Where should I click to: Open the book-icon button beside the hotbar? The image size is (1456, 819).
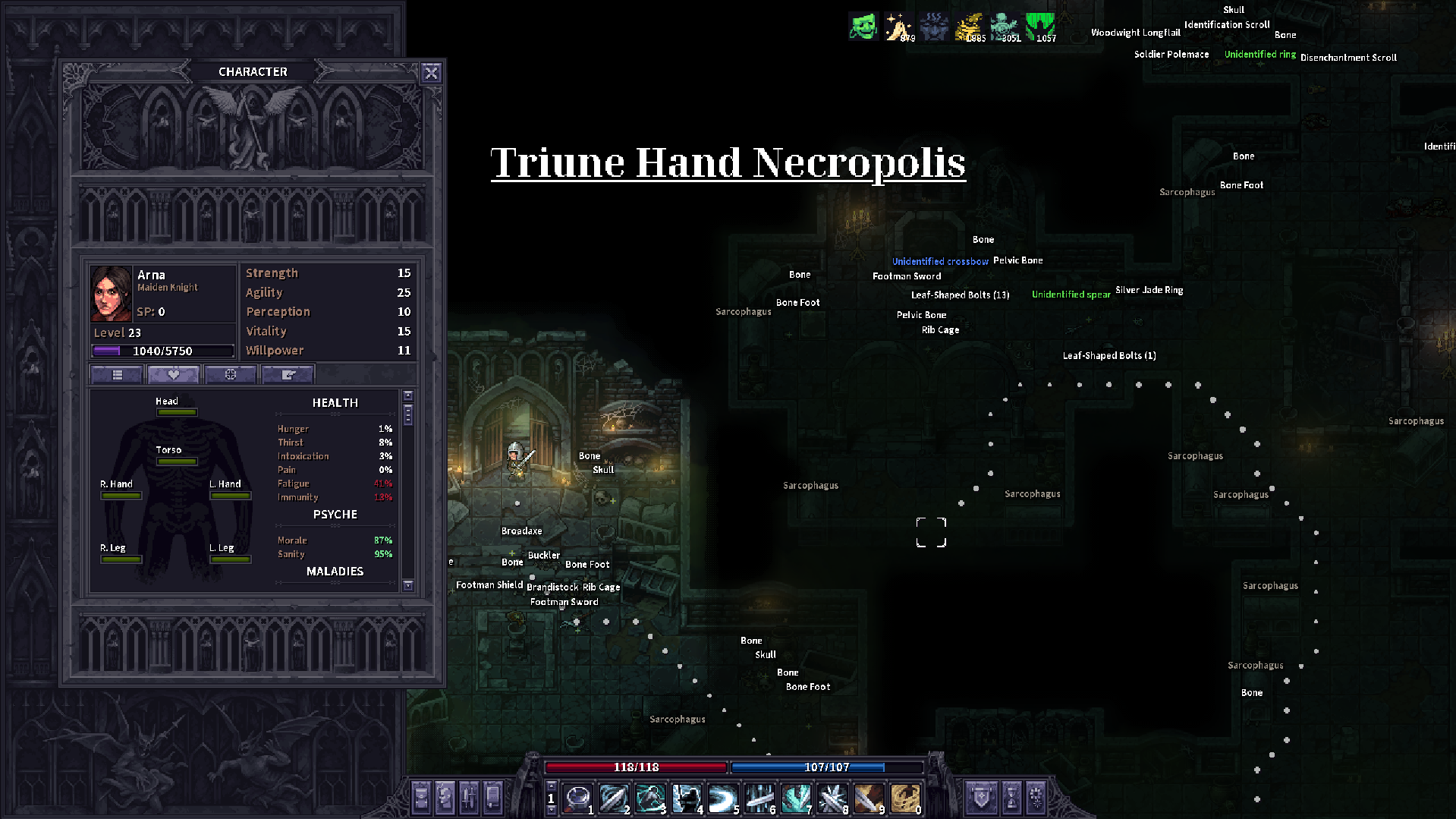point(494,798)
